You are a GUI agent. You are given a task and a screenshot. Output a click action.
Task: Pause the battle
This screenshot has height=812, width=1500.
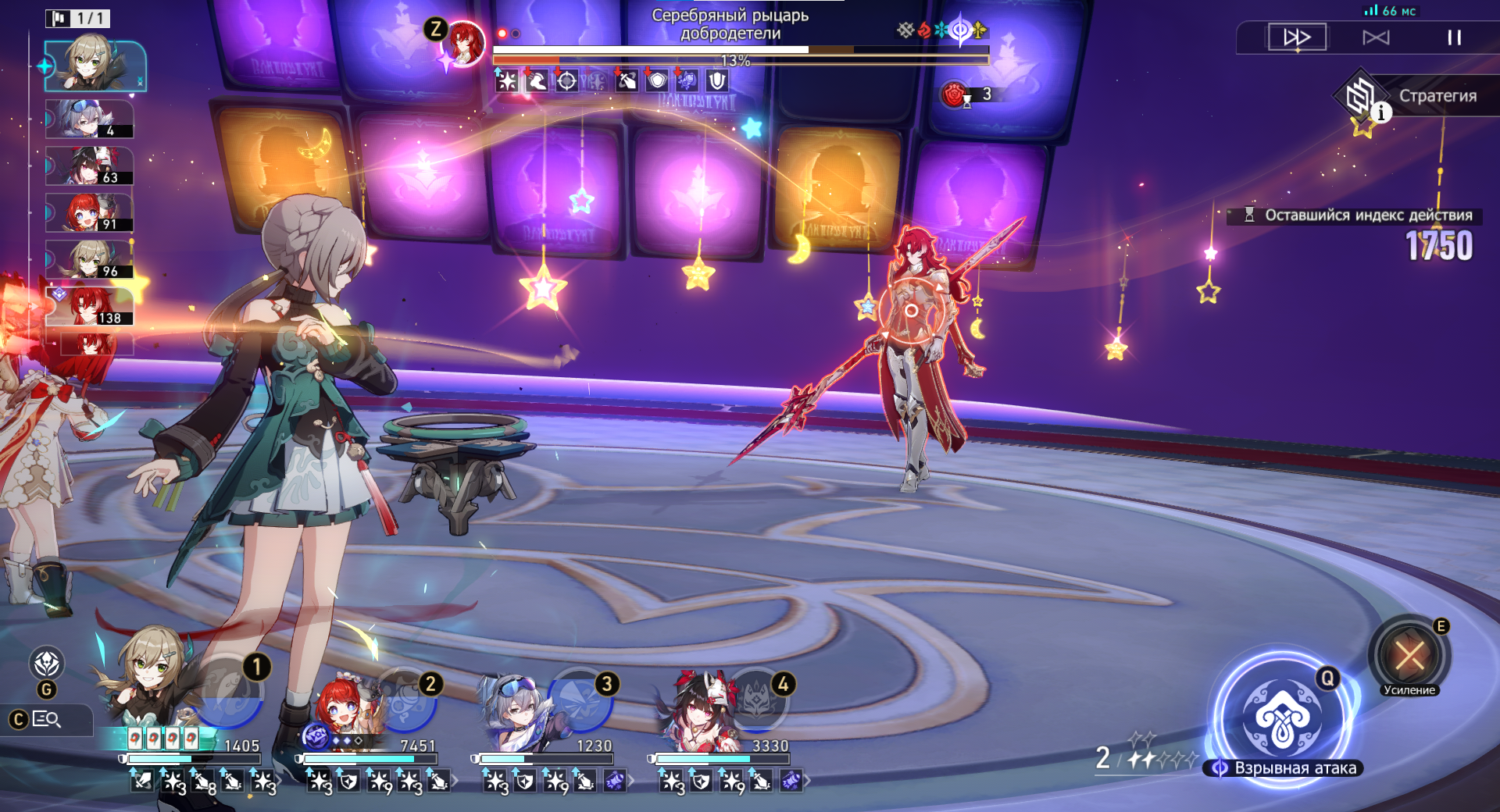pyautogui.click(x=1454, y=37)
